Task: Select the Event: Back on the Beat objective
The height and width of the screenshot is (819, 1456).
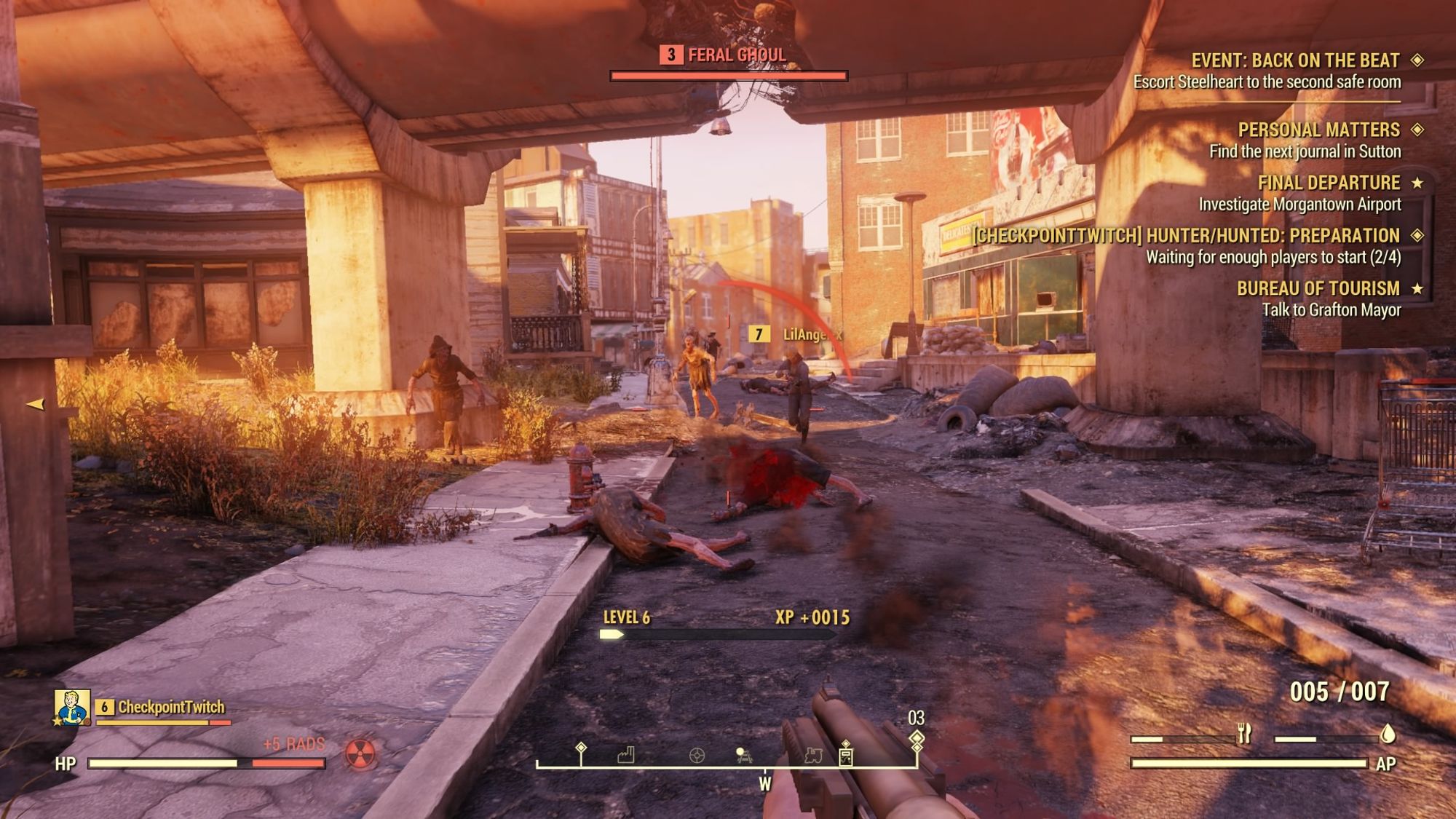Action: pyautogui.click(x=1295, y=60)
